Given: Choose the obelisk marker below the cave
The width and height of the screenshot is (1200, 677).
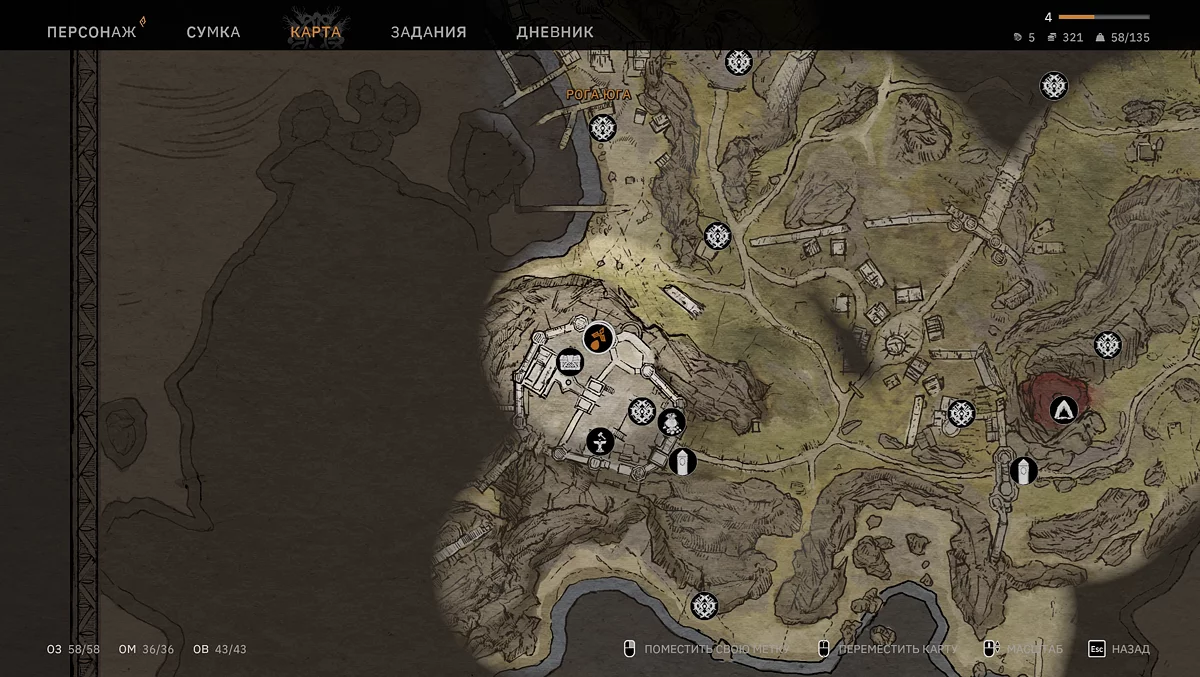Looking at the screenshot, I should click(1023, 470).
